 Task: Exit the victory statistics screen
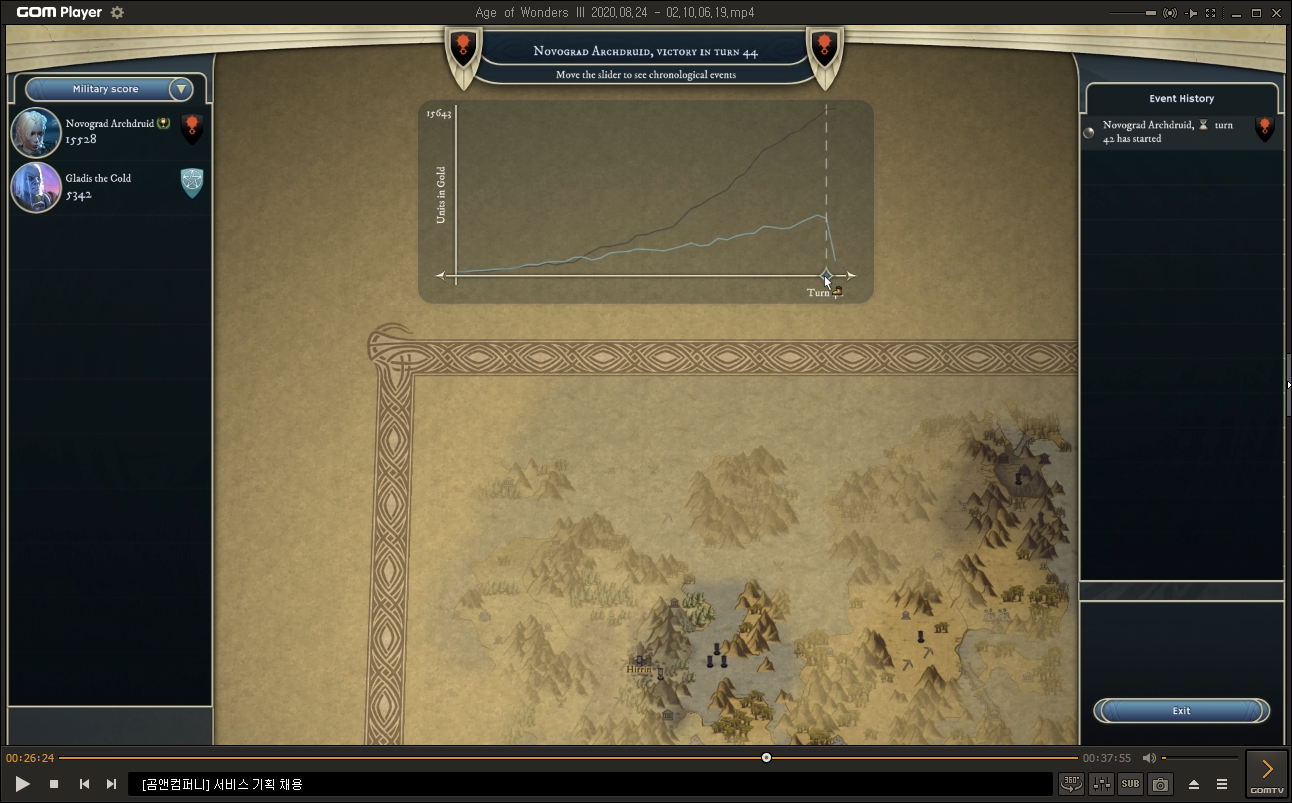point(1181,711)
